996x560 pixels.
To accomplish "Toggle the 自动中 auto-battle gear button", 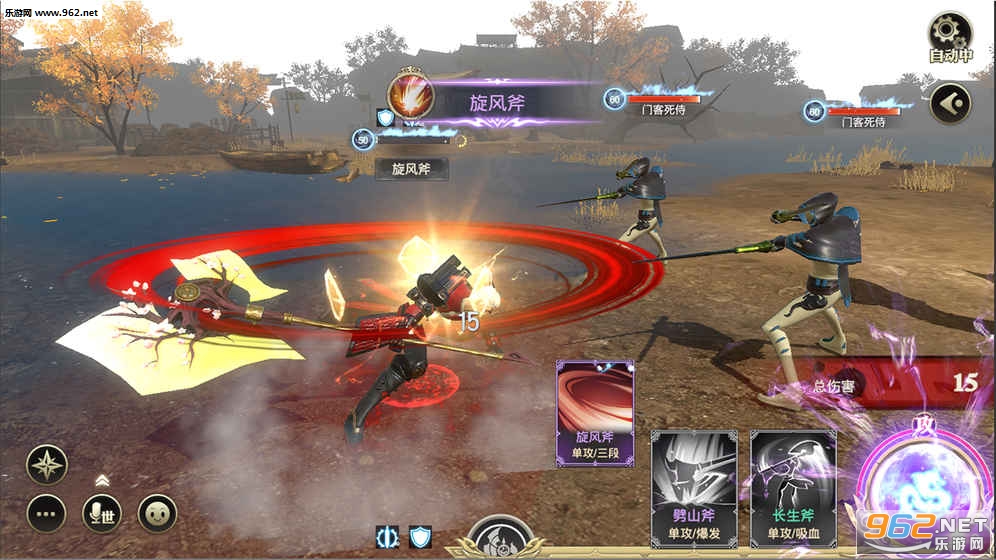I will [x=949, y=36].
